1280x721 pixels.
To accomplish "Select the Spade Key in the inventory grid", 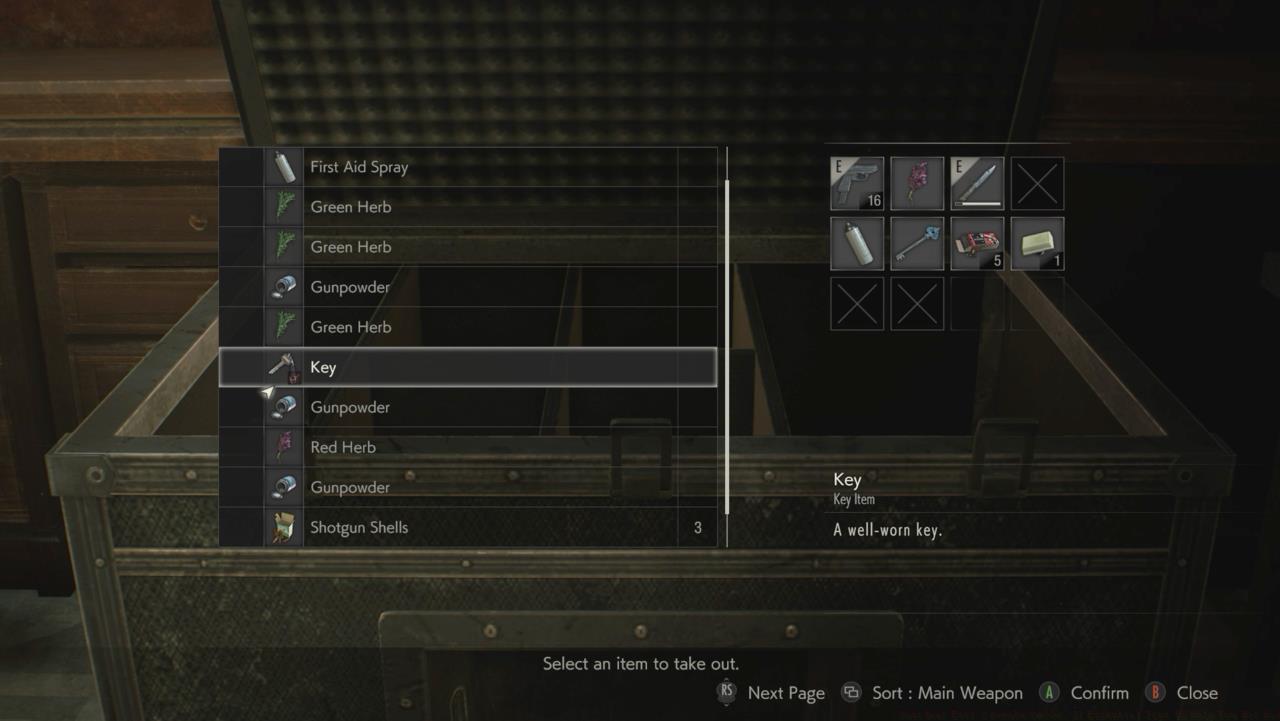I will coord(917,243).
